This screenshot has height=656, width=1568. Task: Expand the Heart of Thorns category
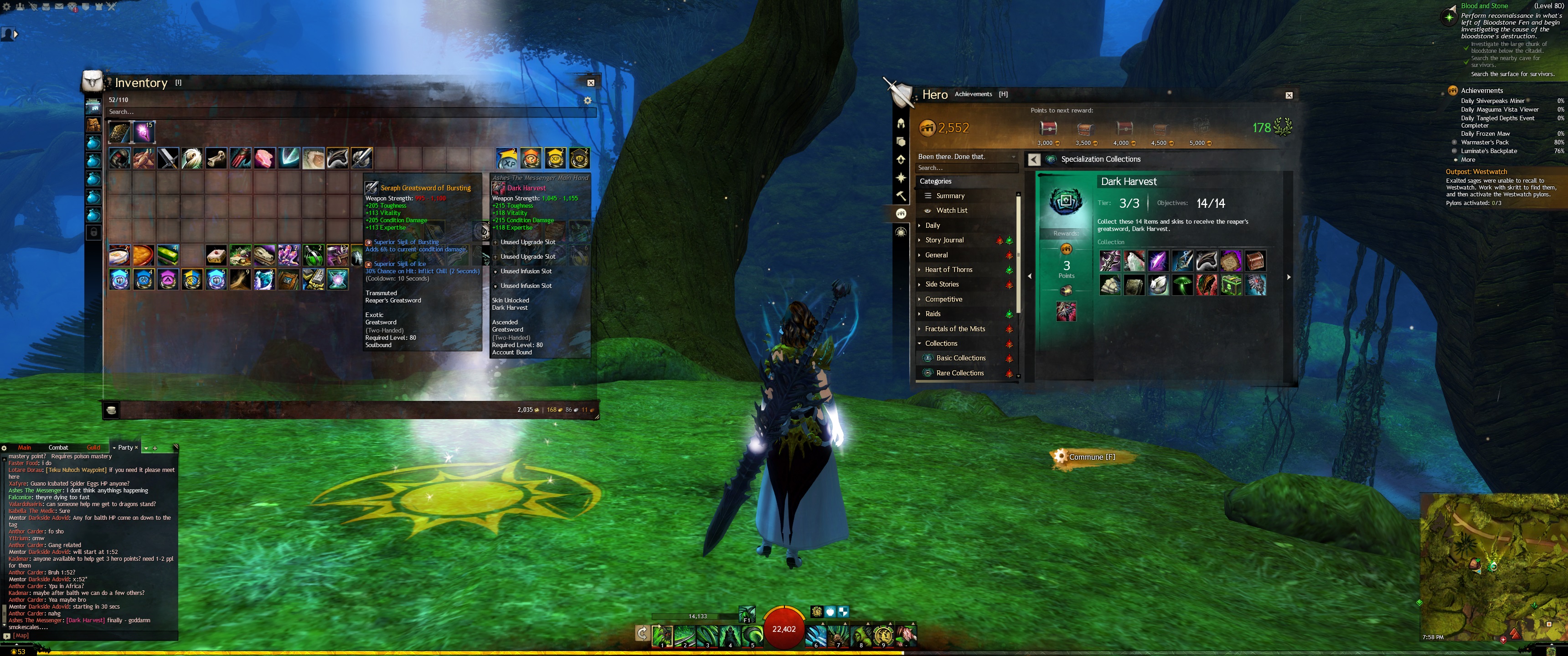pos(949,270)
